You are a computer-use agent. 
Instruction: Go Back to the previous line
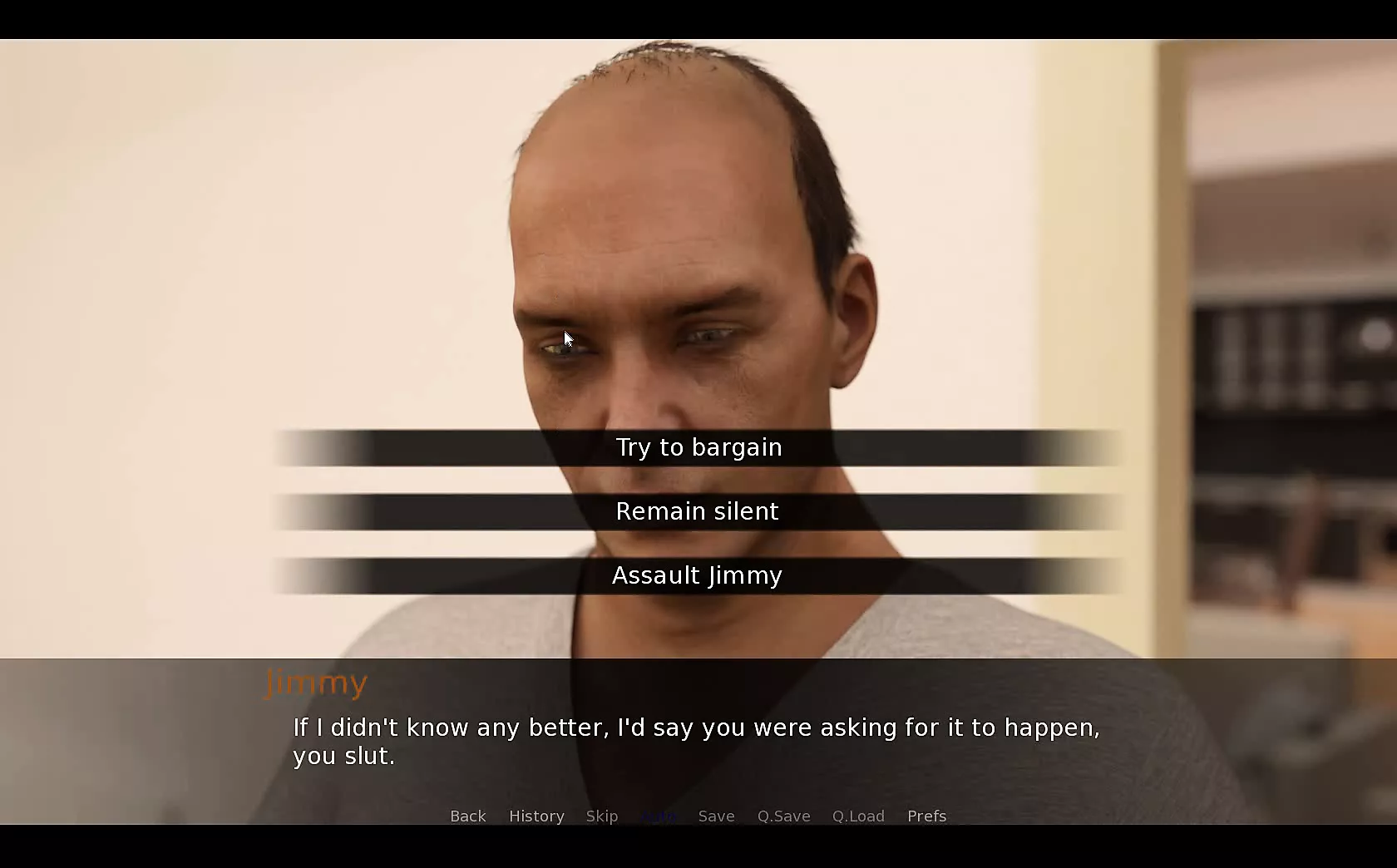[x=467, y=816]
